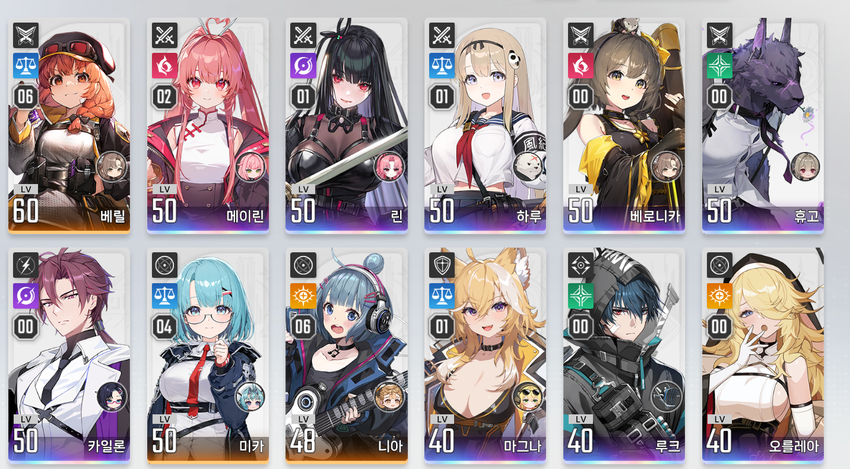Select the 루크 character card
The height and width of the screenshot is (469, 850).
(624, 355)
